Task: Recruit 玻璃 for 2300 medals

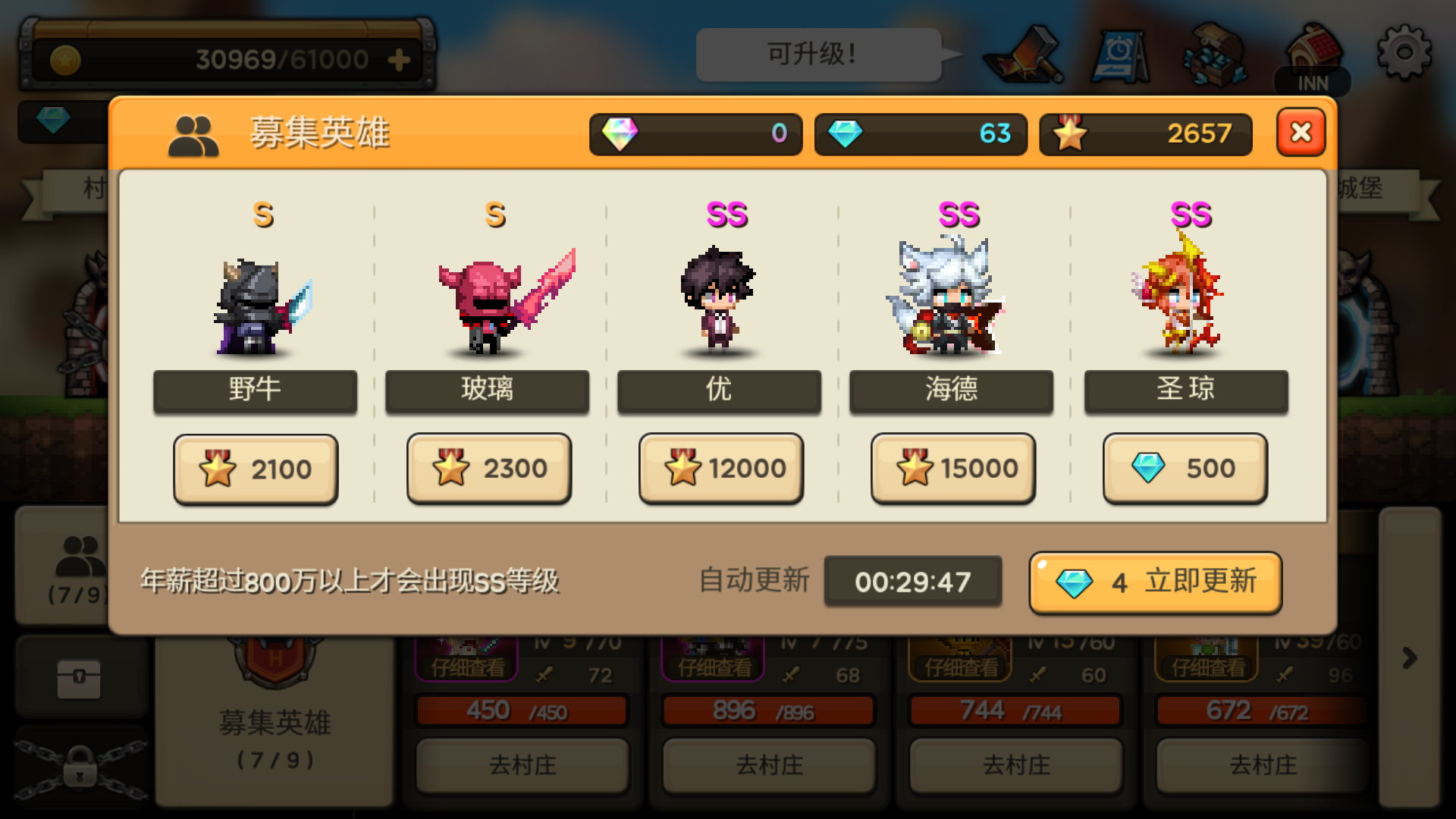Action: click(x=488, y=468)
